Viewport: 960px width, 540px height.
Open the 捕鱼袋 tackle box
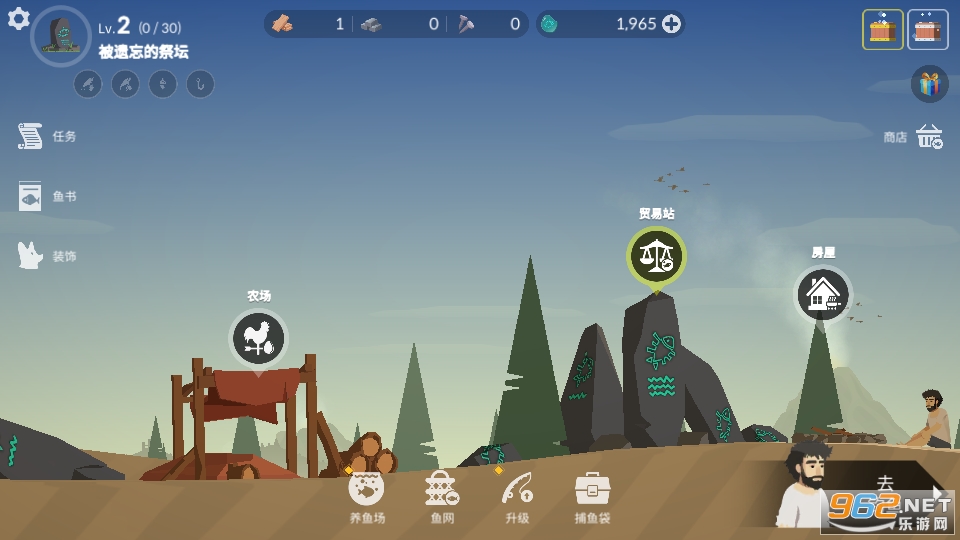tap(592, 489)
